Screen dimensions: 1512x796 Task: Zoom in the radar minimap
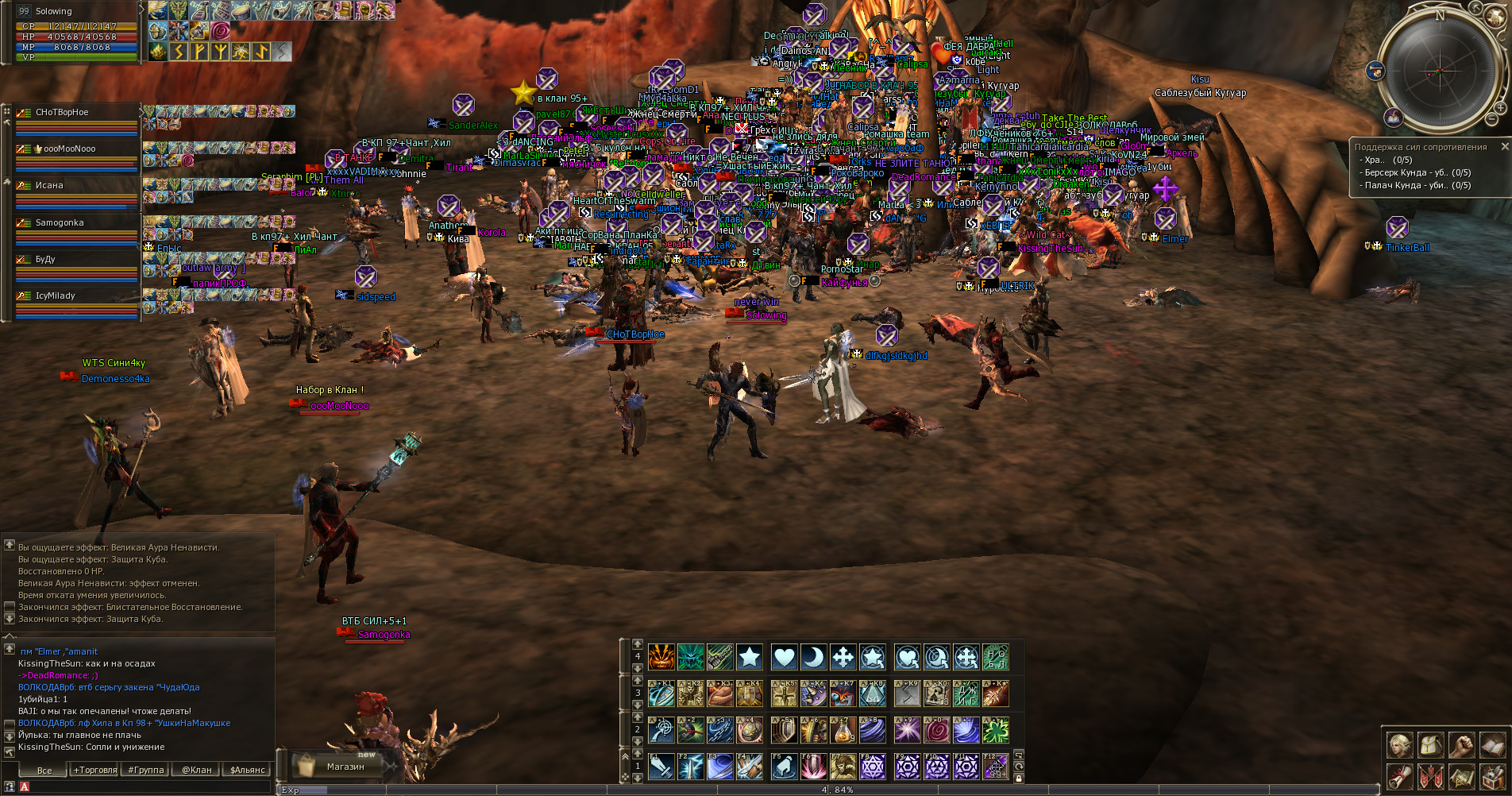pyautogui.click(x=1500, y=108)
